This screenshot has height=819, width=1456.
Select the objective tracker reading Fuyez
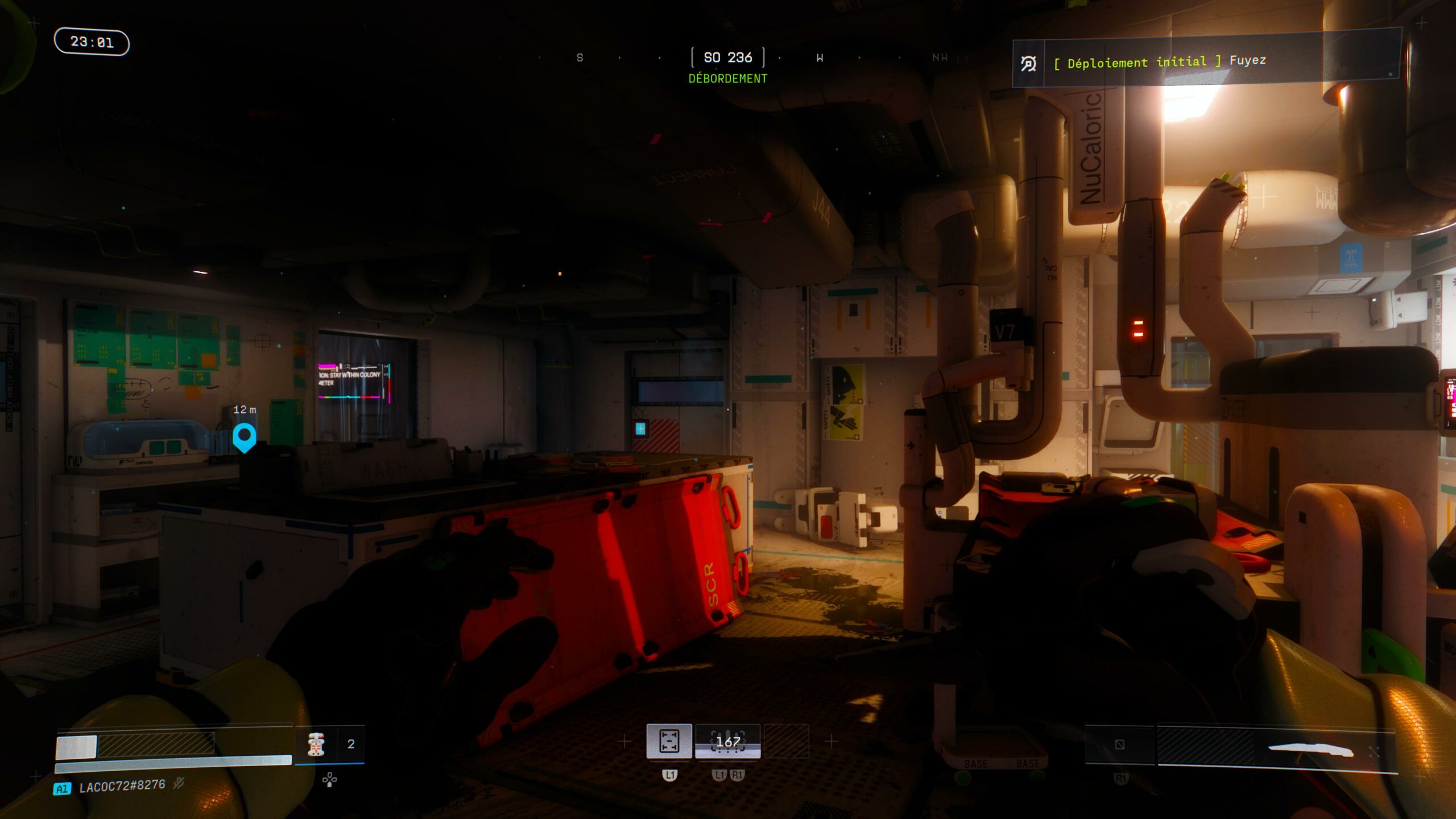[1206, 61]
